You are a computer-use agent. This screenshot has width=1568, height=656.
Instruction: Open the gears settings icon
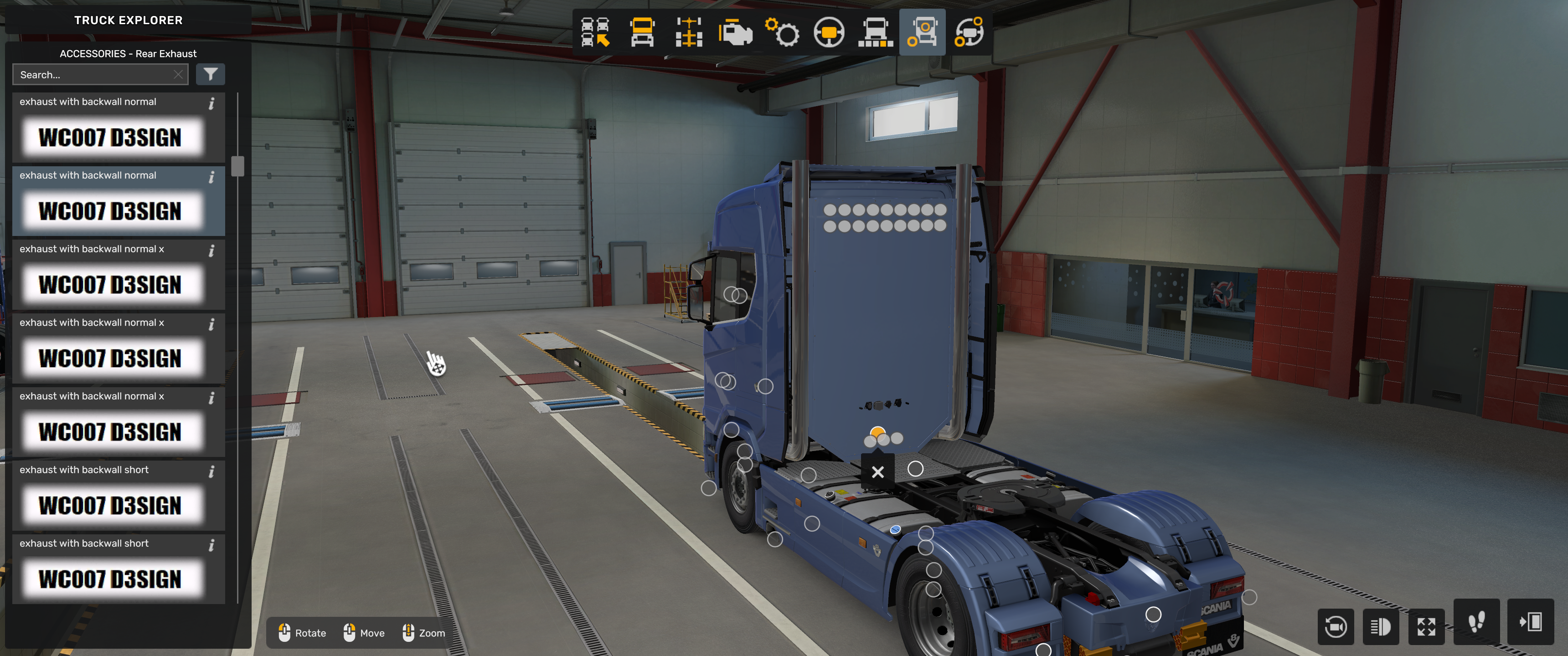coord(783,33)
